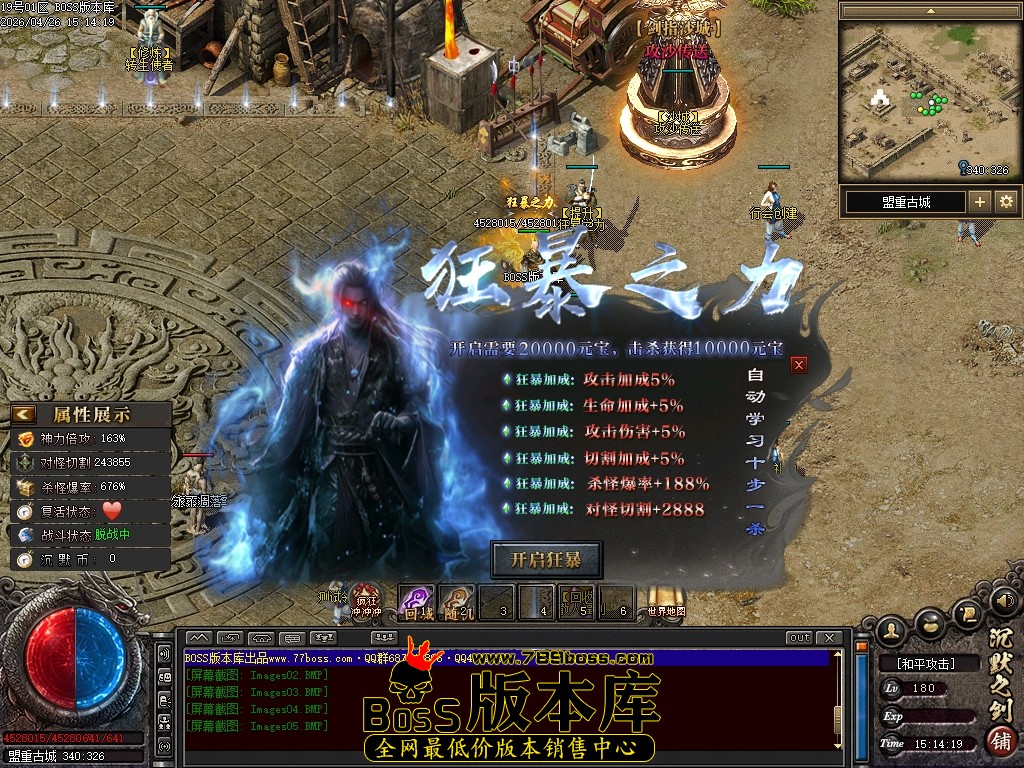Viewport: 1024px width, 768px height.
Task: Collapse the minimap using the top arrow bar
Action: click(x=929, y=11)
